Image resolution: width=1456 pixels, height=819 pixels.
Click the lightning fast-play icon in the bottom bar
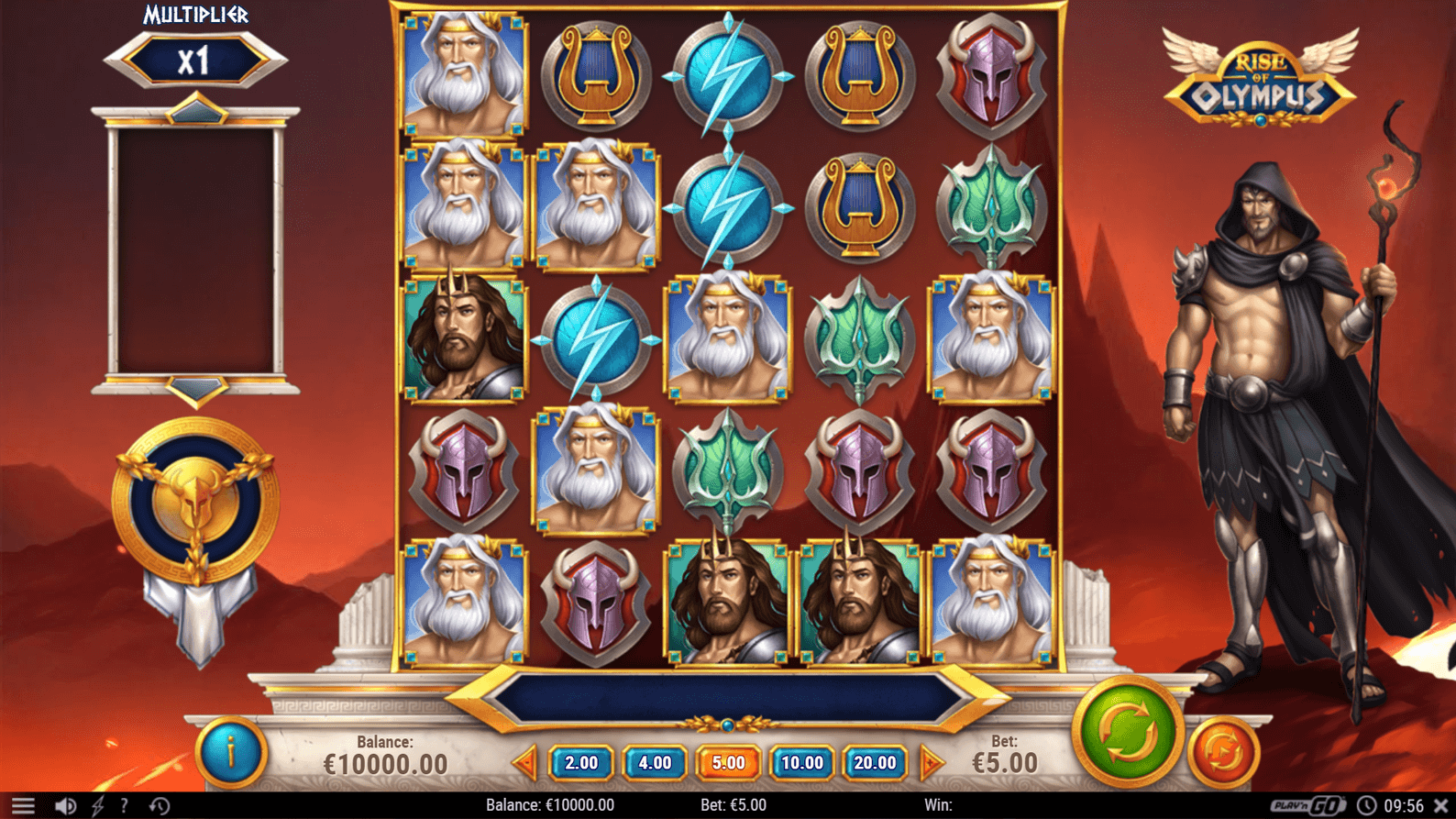96,803
